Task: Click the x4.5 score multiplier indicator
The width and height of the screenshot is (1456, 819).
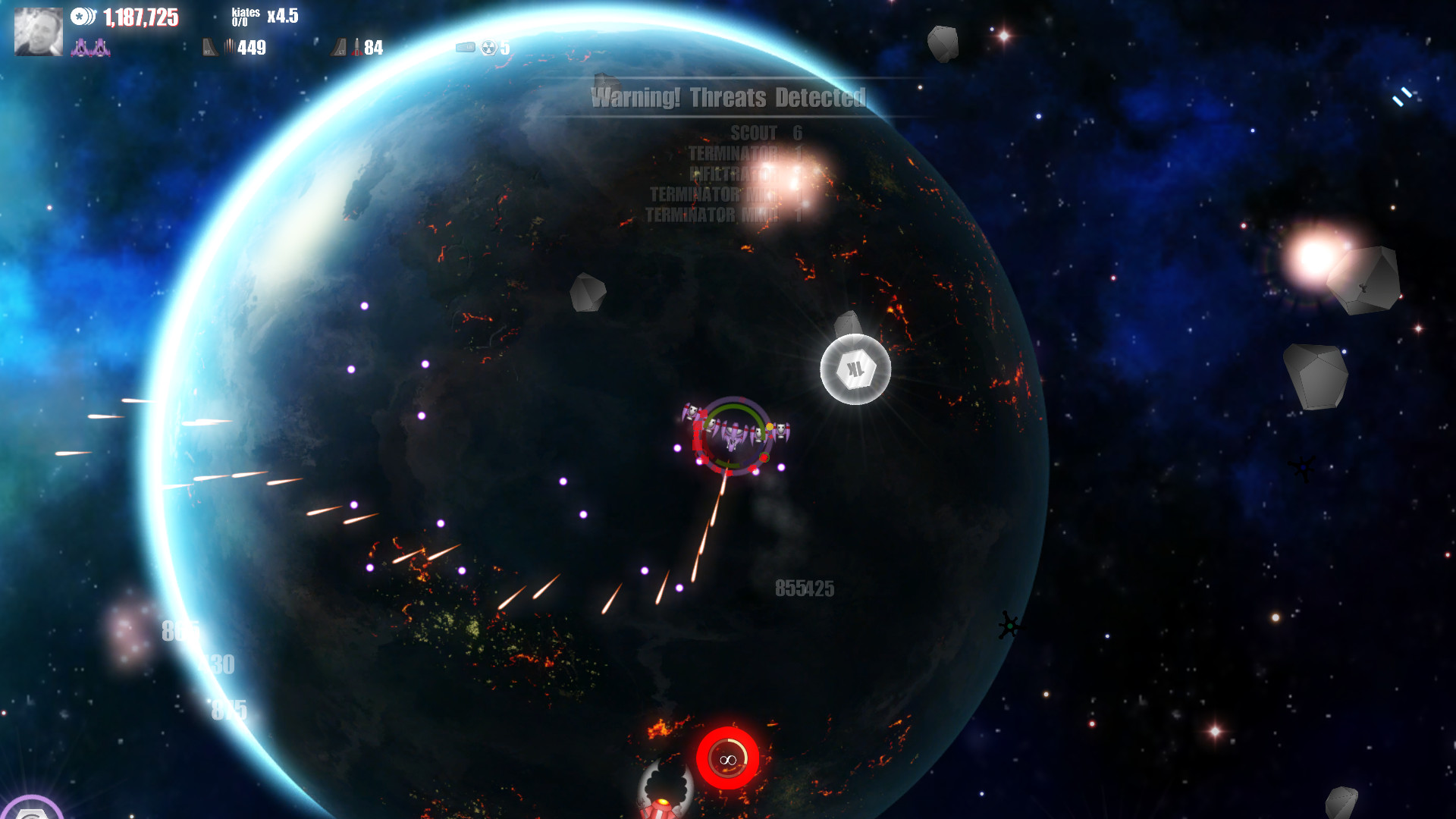Action: coord(281,16)
